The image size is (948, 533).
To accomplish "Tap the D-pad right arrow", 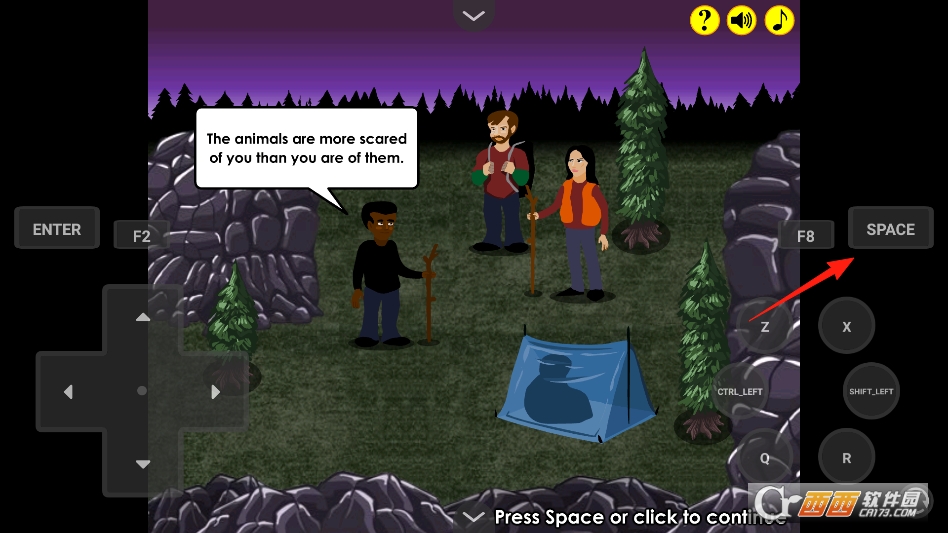I will click(x=216, y=392).
